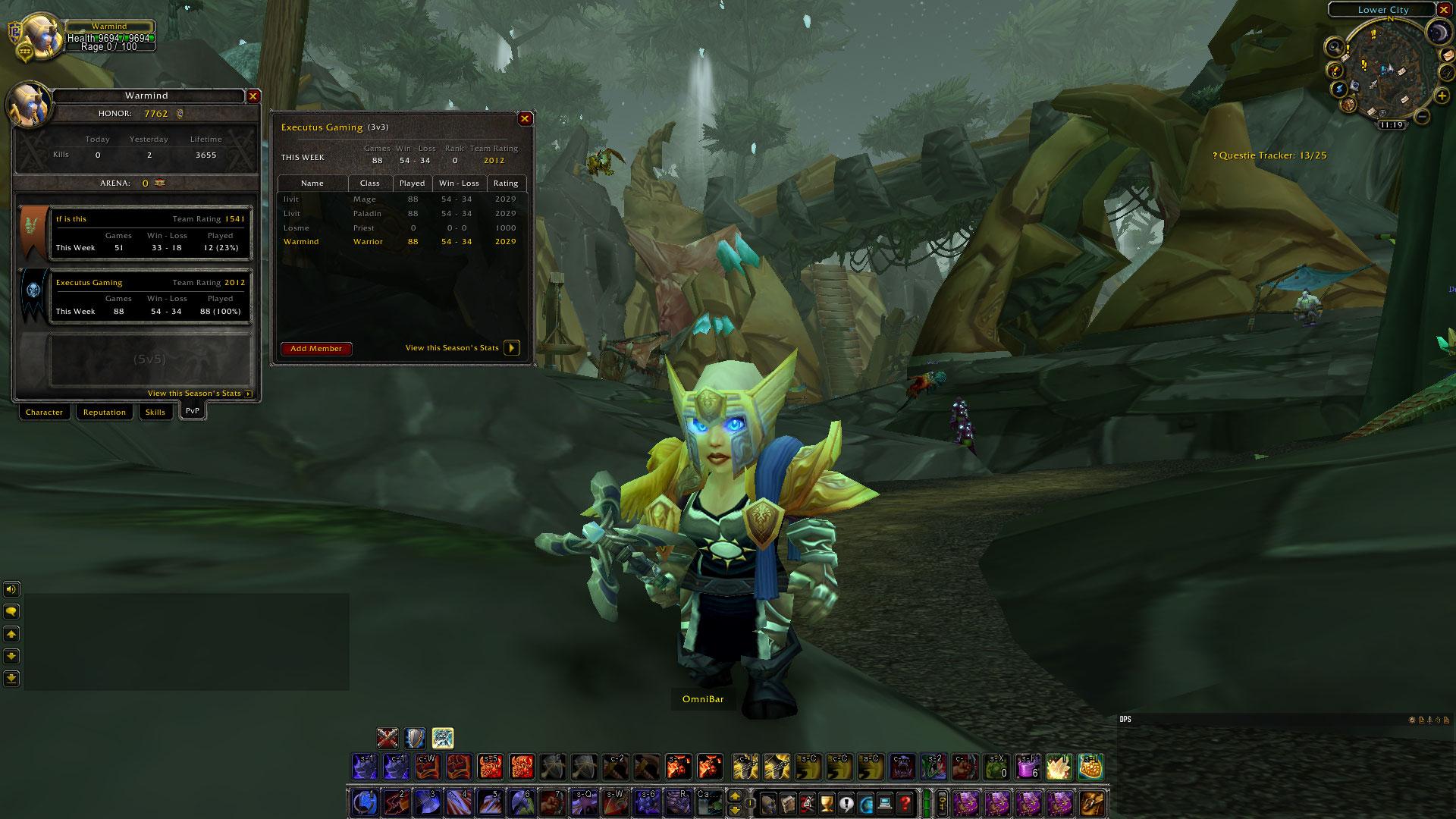Close the Warmind character window
Viewport: 1456px width, 819px height.
253,96
